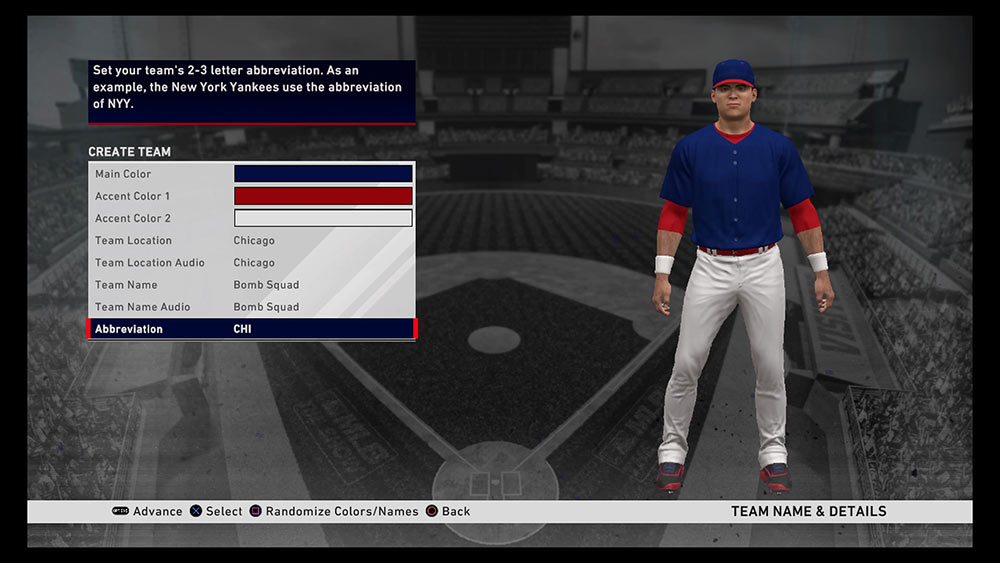
Task: Click the red Accent Color 1 swatch
Action: point(323,196)
